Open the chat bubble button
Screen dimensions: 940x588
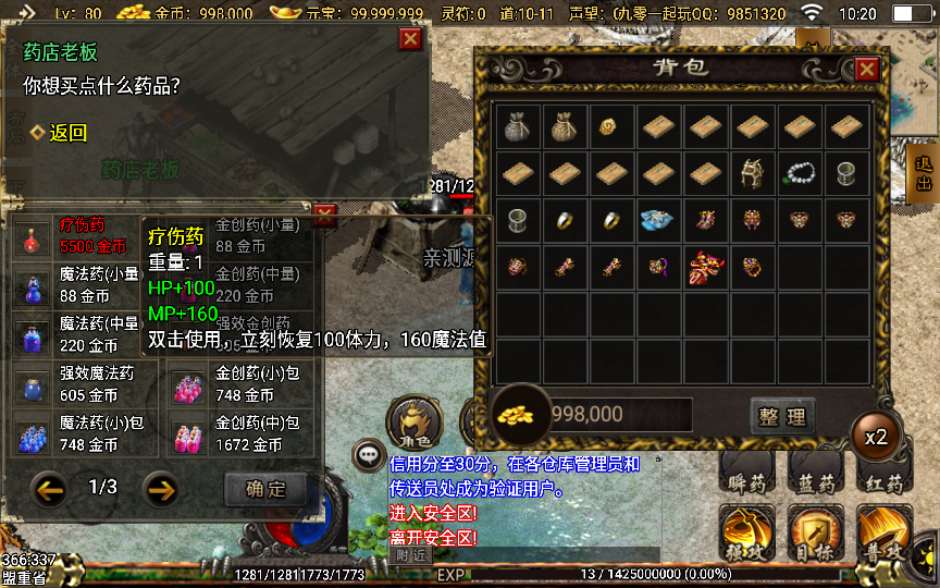(370, 455)
